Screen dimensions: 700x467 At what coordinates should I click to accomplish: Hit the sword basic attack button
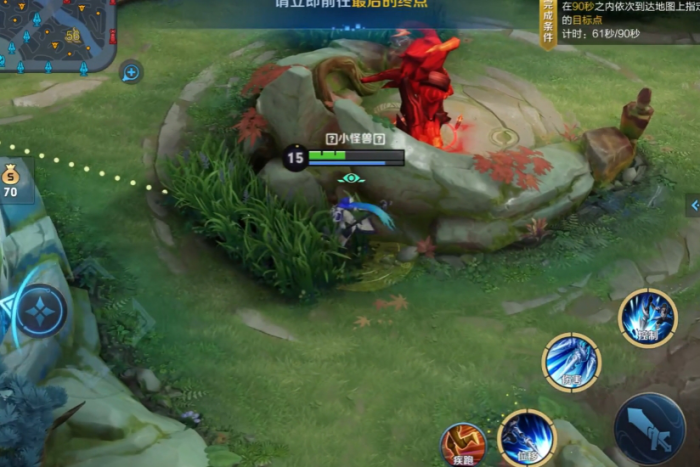click(x=649, y=428)
